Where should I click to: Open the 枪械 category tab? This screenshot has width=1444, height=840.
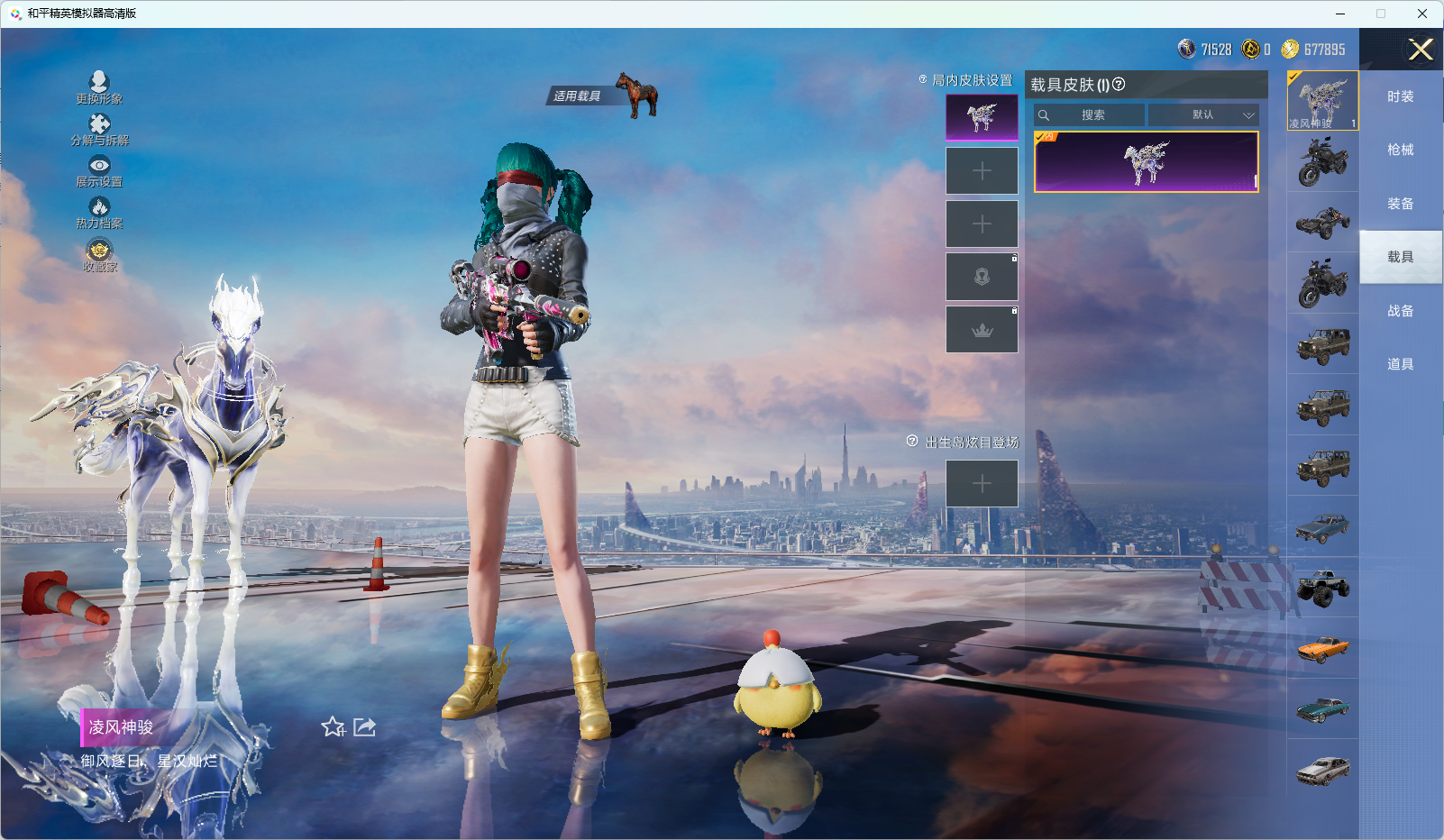tap(1400, 150)
